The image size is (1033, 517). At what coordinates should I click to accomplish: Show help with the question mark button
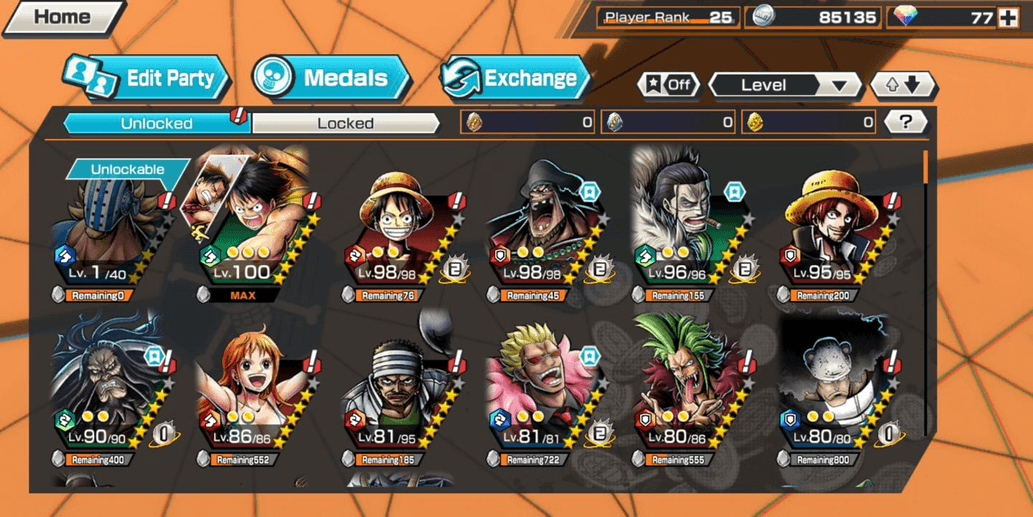(906, 122)
